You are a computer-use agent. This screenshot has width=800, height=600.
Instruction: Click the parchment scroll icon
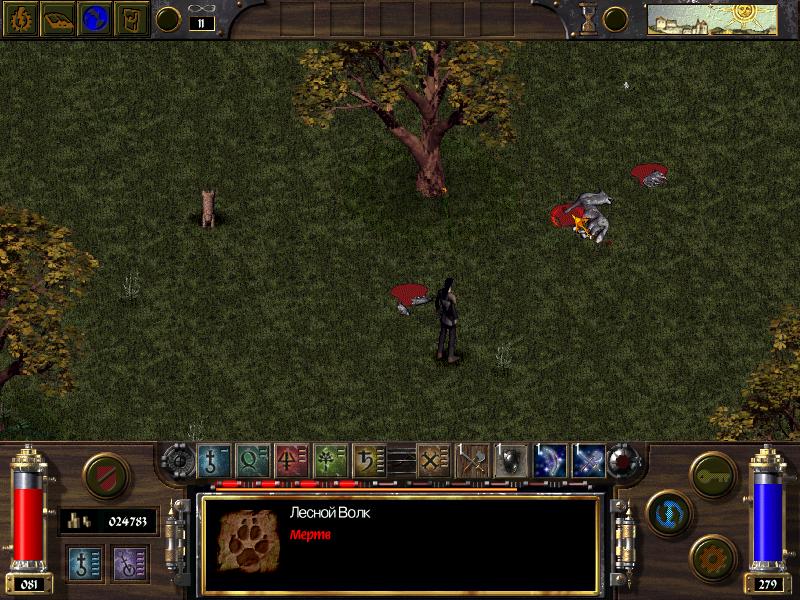pyautogui.click(x=131, y=18)
